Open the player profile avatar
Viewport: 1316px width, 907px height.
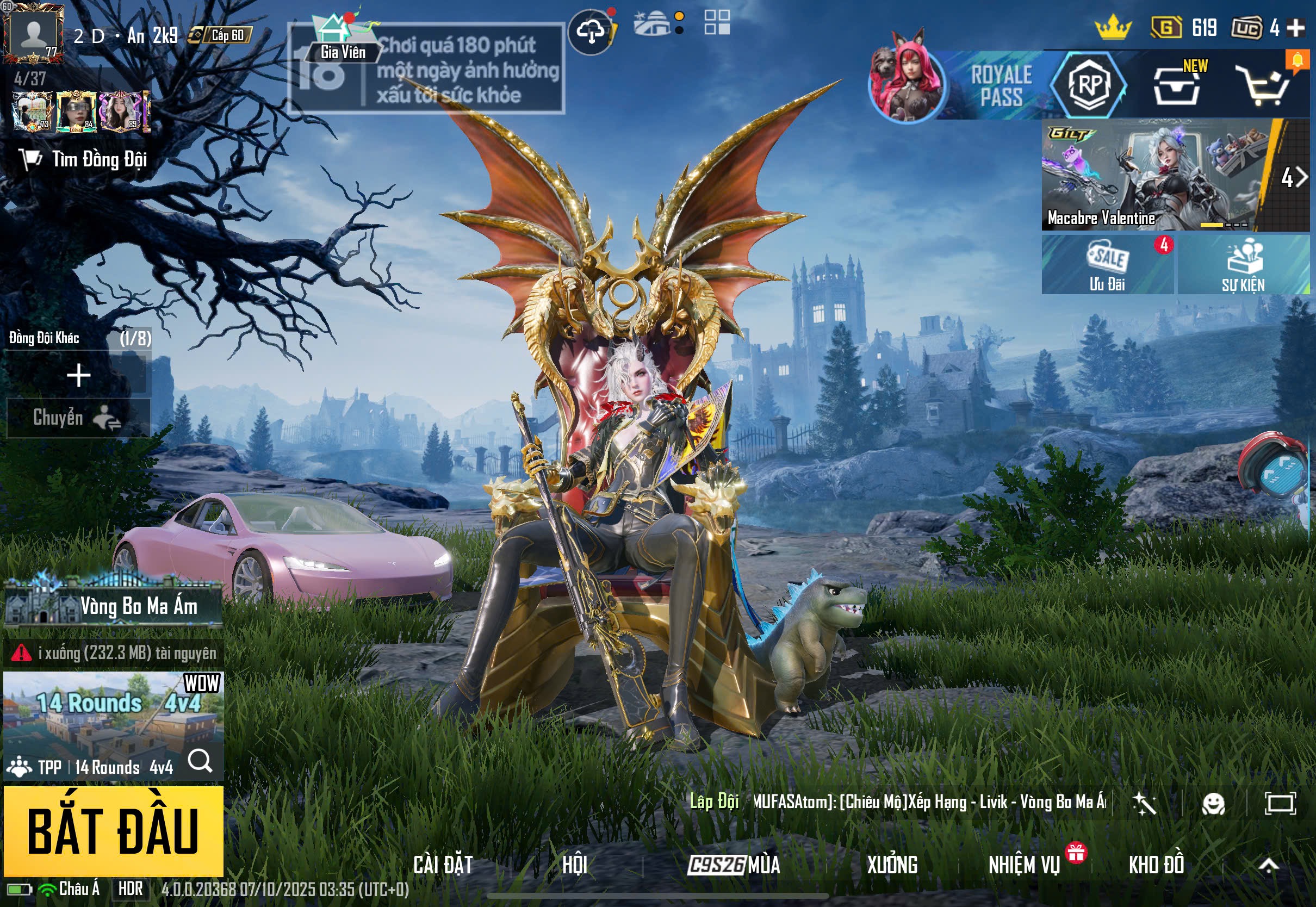click(x=34, y=33)
